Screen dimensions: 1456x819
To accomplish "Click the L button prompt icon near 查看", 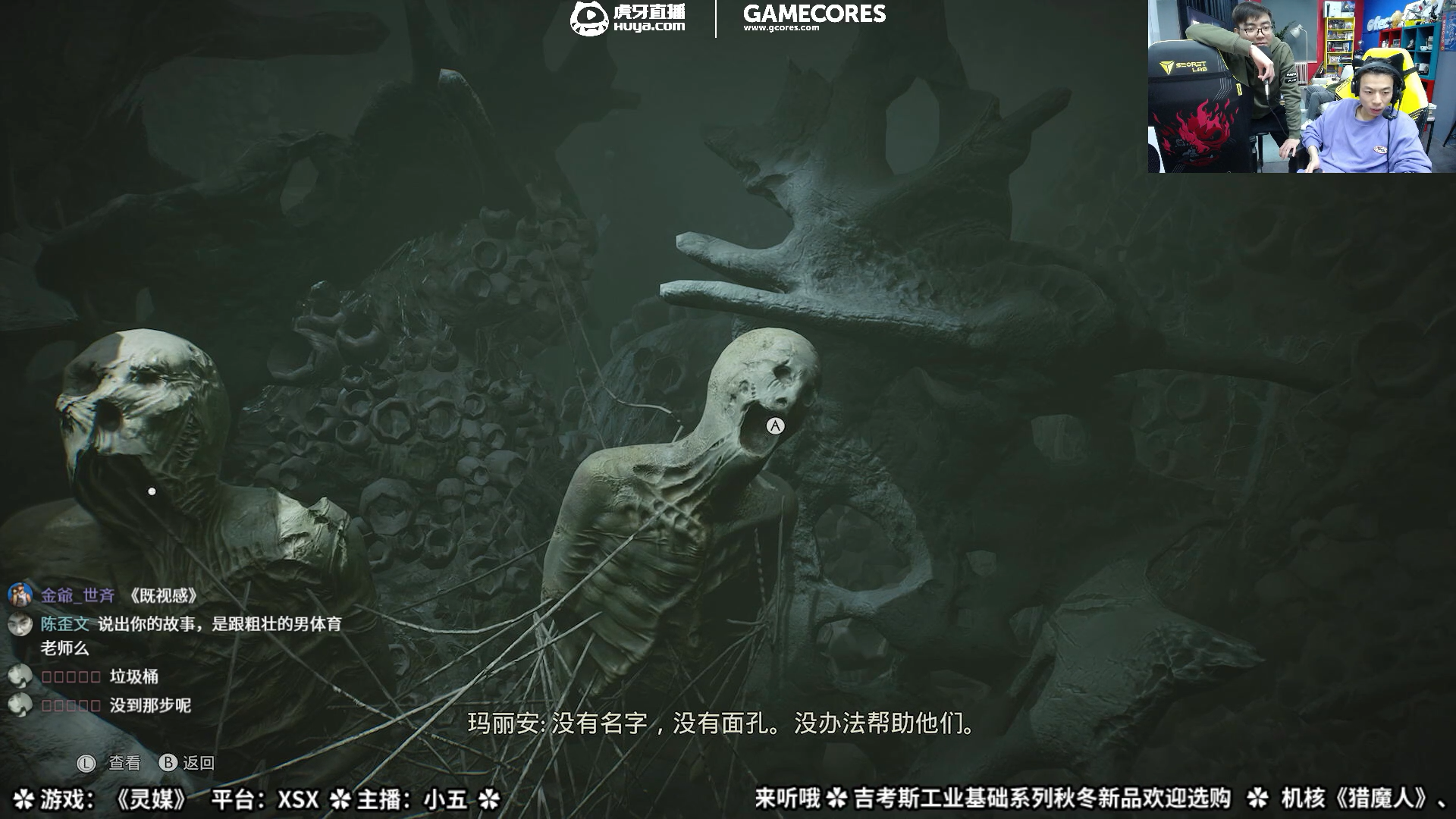I will 86,762.
